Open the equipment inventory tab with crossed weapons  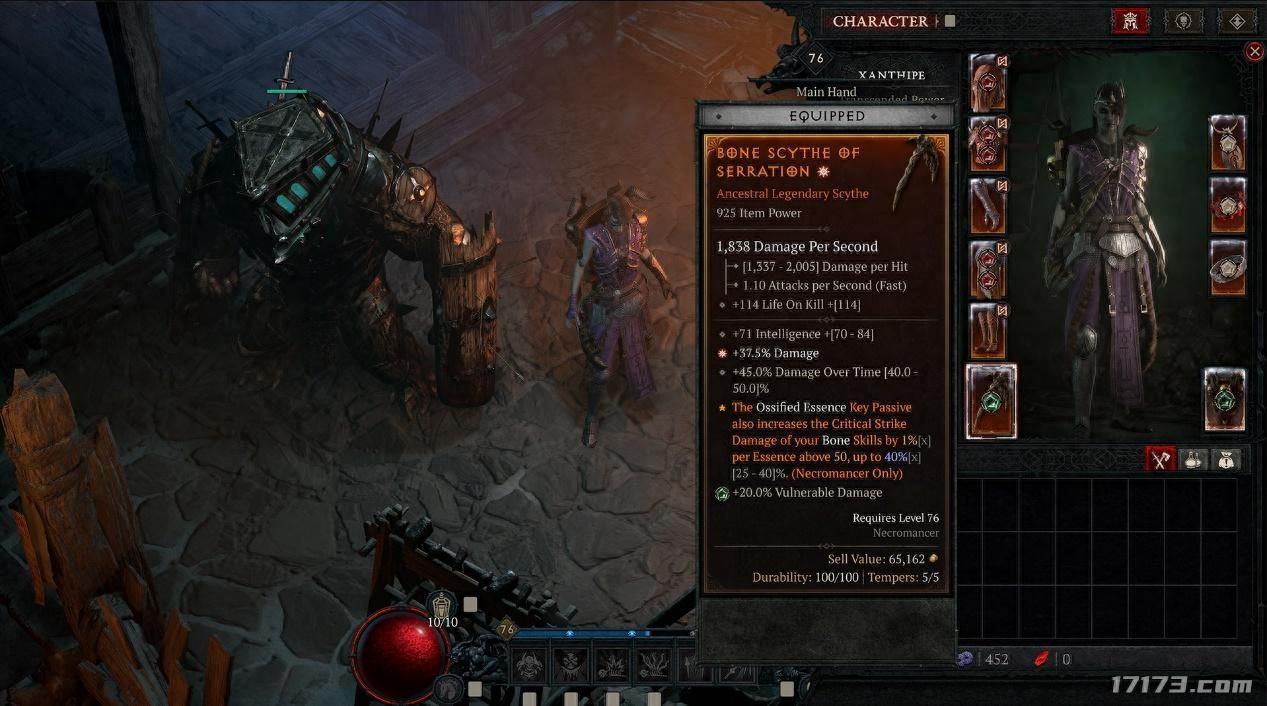(x=1160, y=459)
